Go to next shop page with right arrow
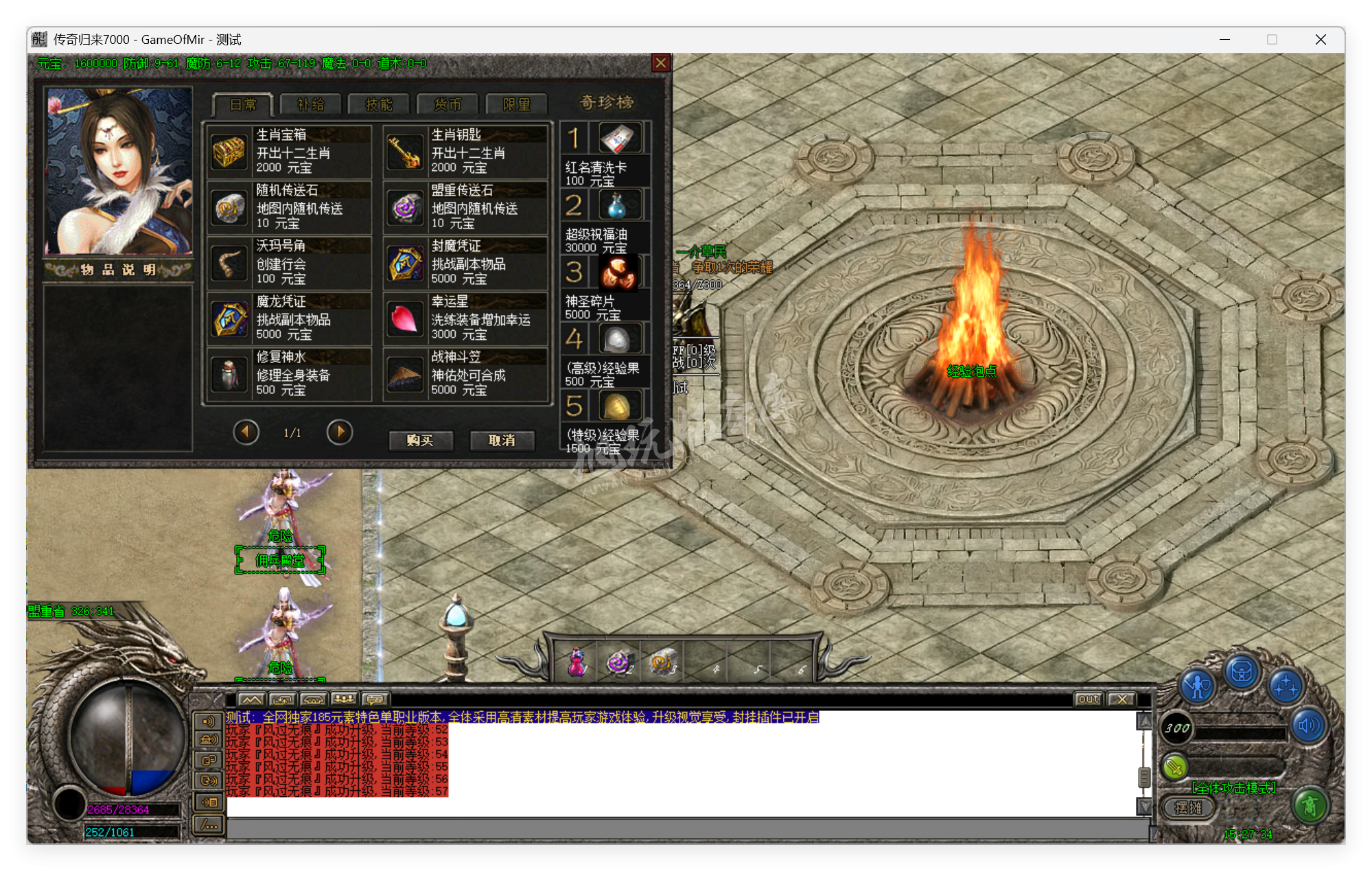The image size is (1372, 871). (x=339, y=432)
